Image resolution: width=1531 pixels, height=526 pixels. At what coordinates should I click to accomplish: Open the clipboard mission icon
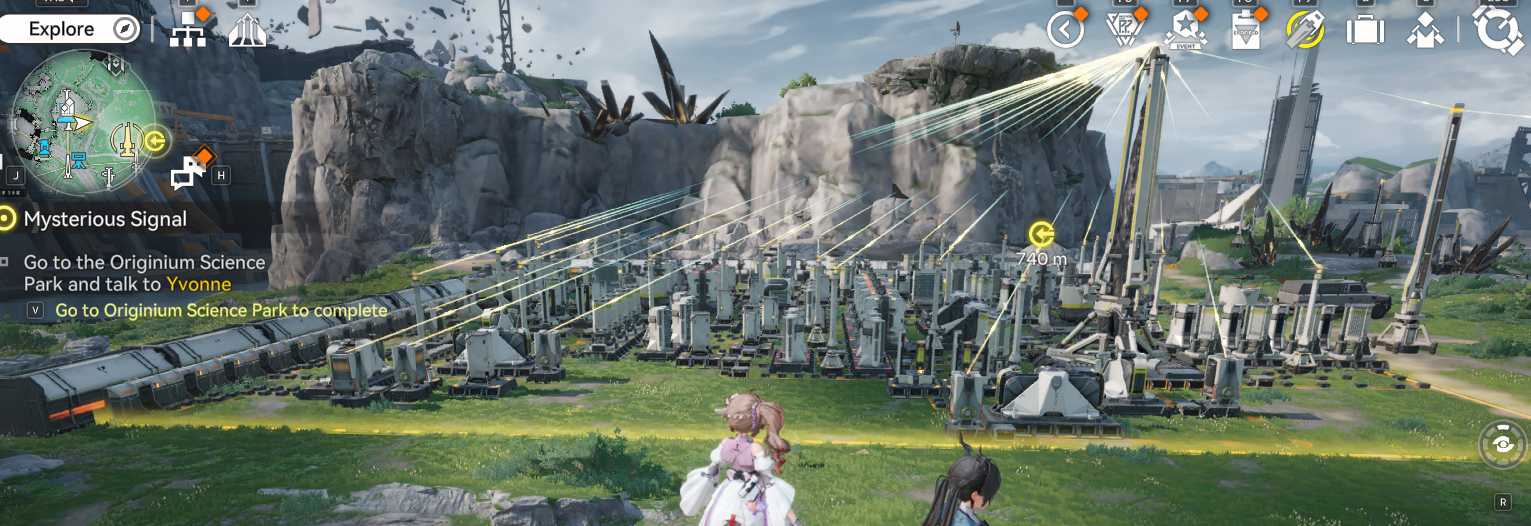(x=1246, y=30)
